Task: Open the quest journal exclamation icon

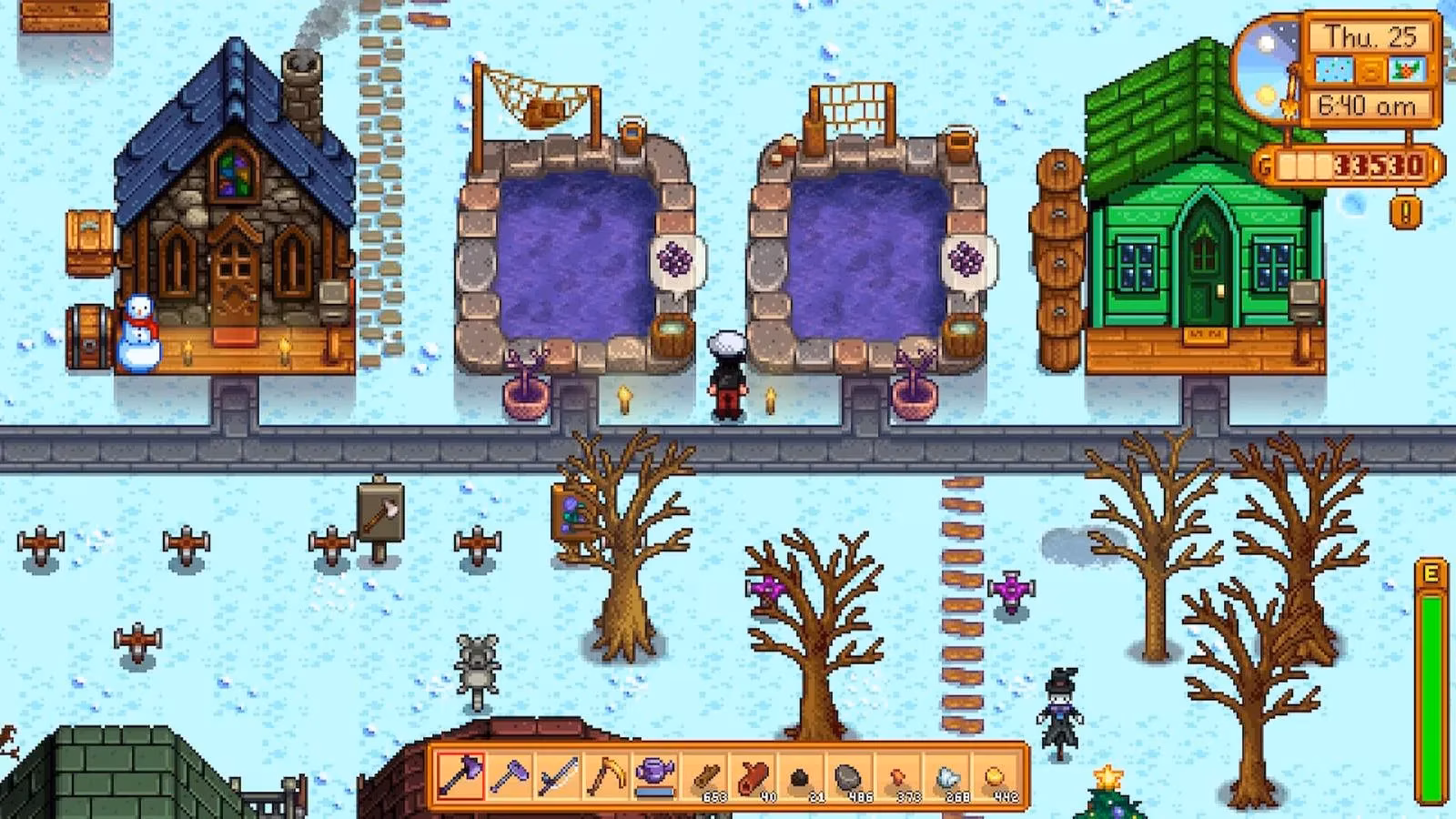Action: pos(1407,212)
